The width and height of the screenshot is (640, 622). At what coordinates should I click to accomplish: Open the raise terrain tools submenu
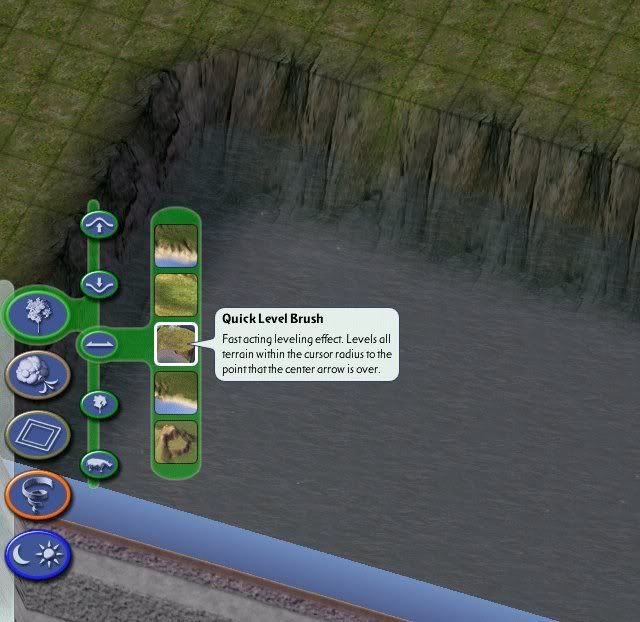(99, 225)
